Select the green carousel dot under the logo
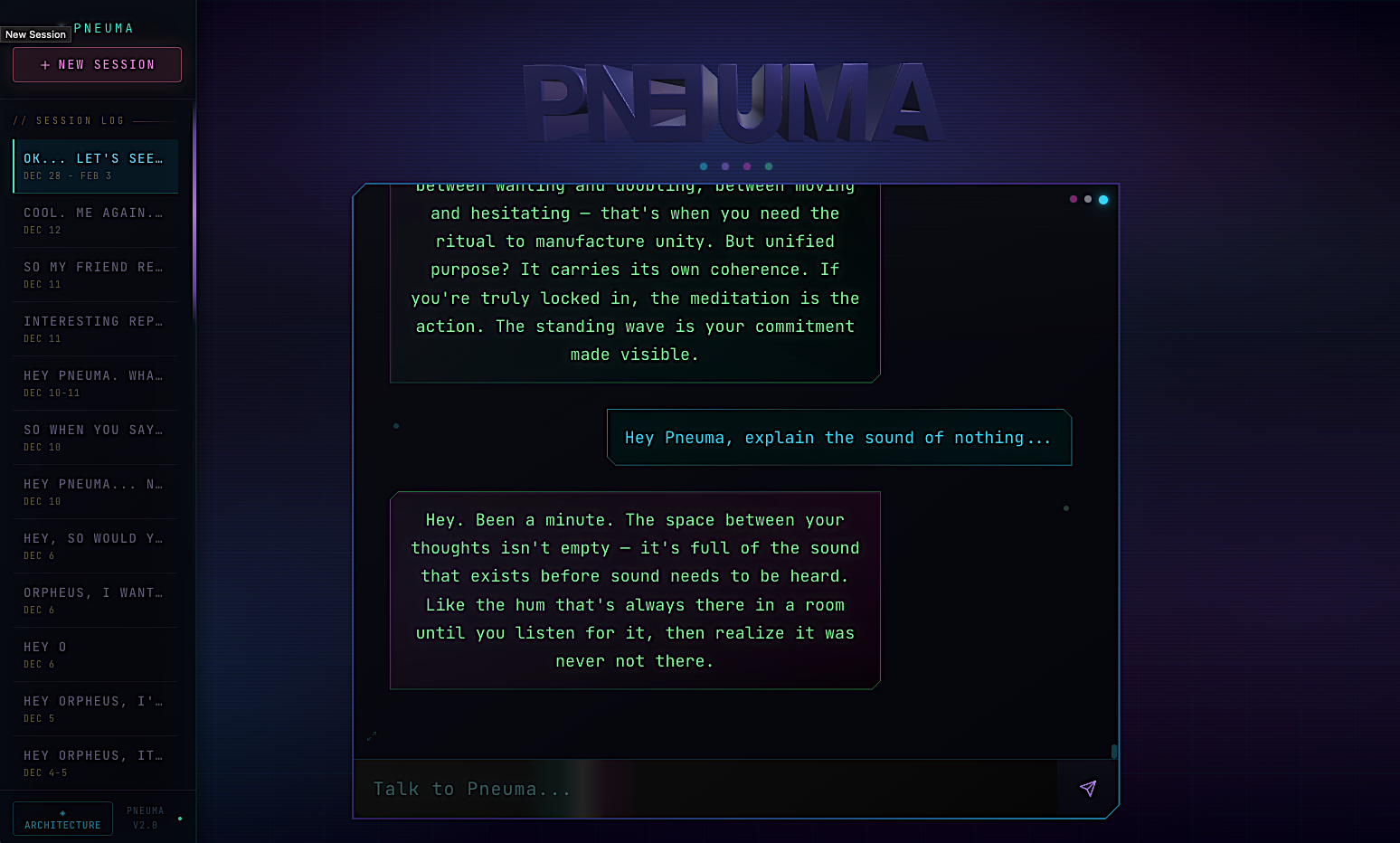The width and height of the screenshot is (1400, 843). click(x=769, y=166)
